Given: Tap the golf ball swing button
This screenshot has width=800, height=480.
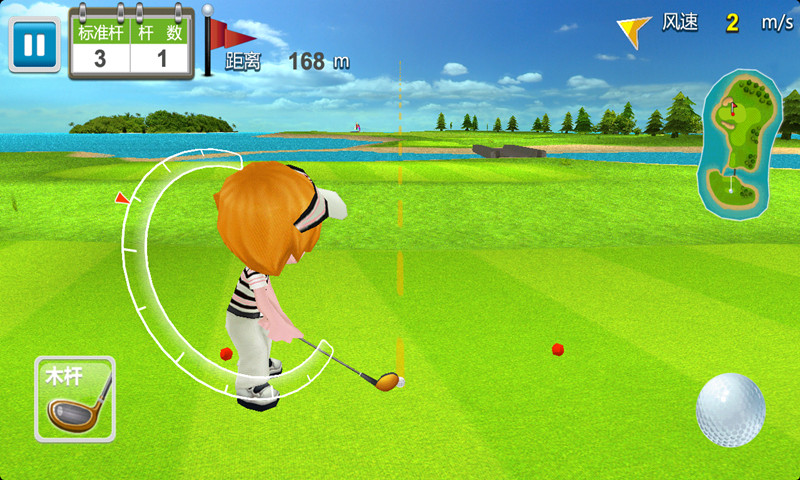Looking at the screenshot, I should pos(730,409).
